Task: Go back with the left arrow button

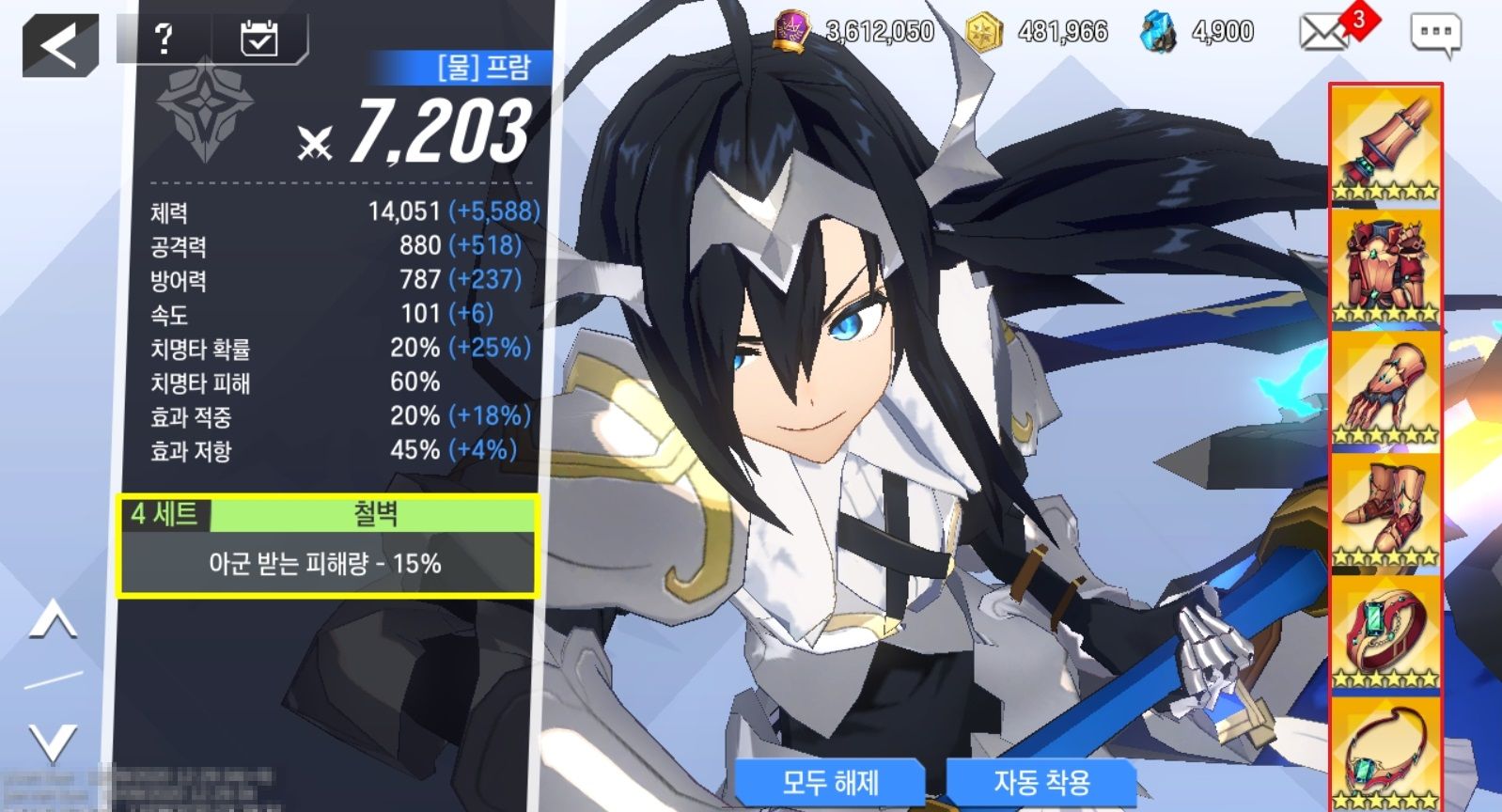Action: coord(60,45)
